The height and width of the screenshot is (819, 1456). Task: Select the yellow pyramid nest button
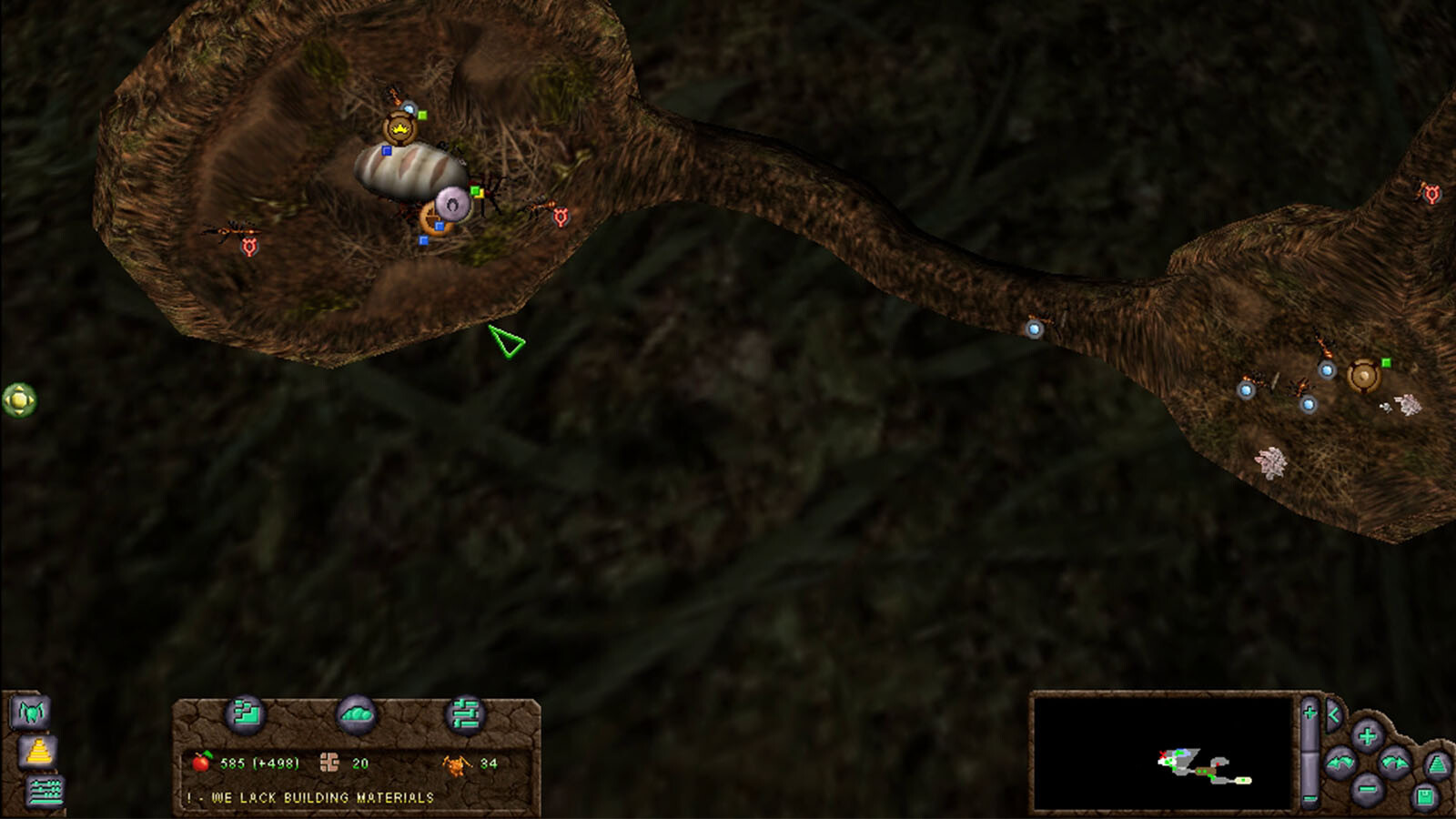pos(37,752)
